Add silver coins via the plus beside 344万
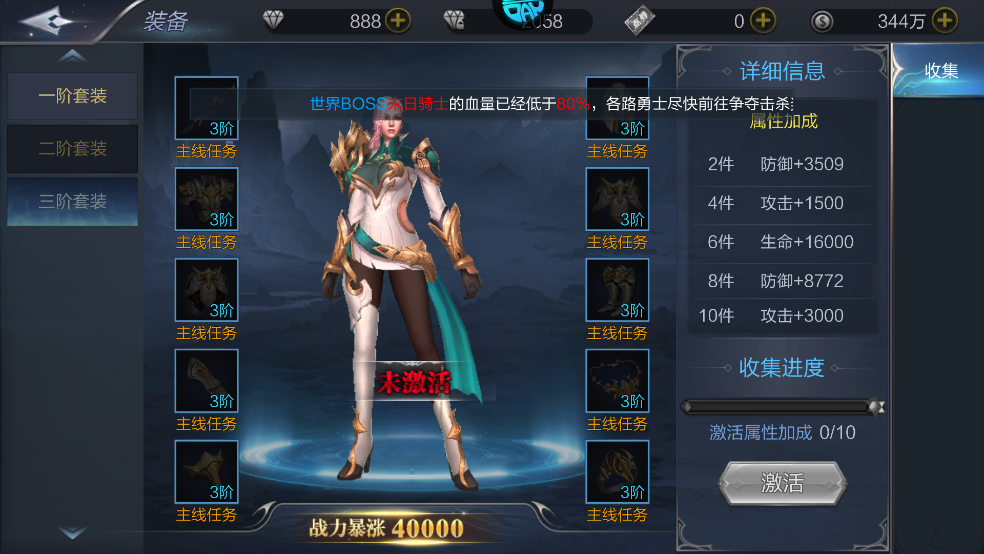Image resolution: width=984 pixels, height=554 pixels. click(944, 21)
